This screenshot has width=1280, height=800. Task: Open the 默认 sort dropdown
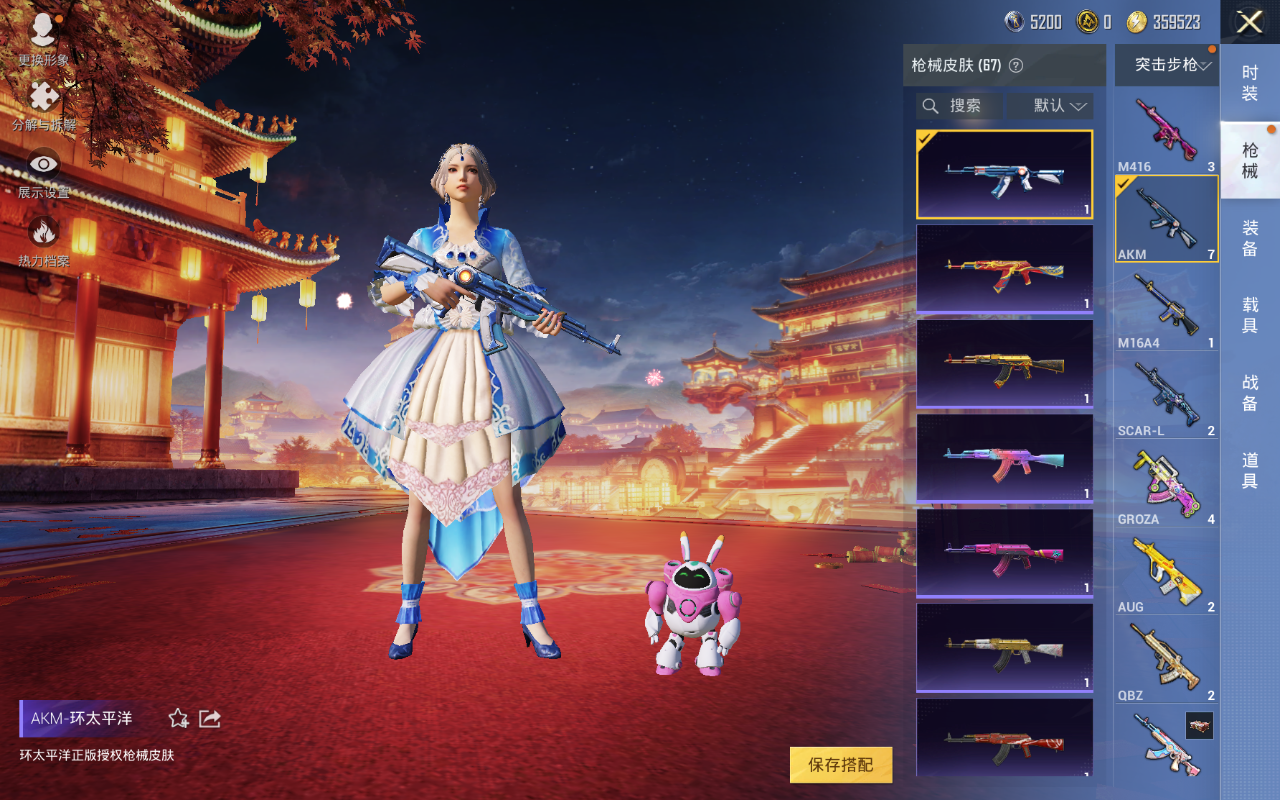1049,106
